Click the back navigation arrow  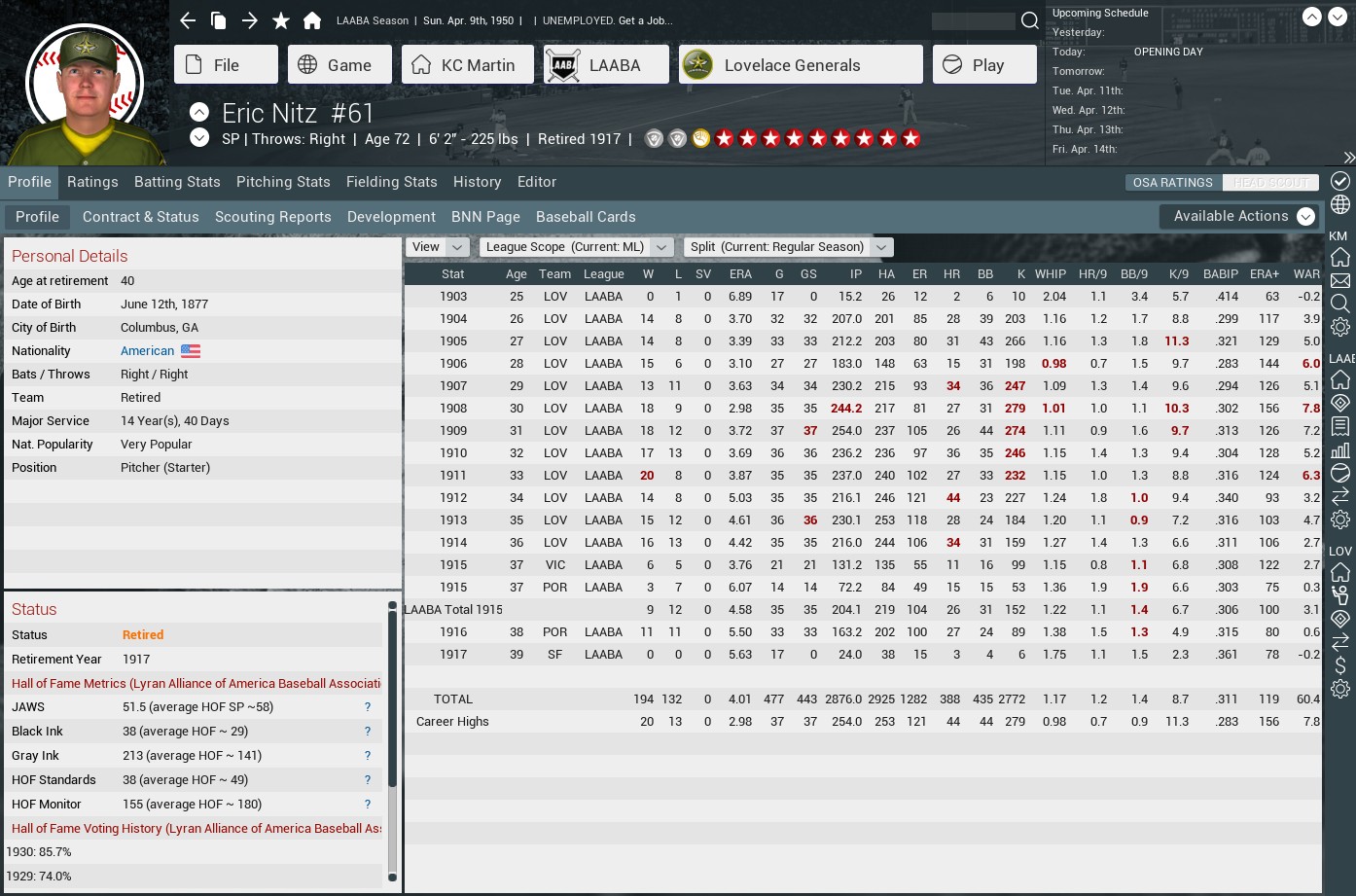(x=187, y=19)
